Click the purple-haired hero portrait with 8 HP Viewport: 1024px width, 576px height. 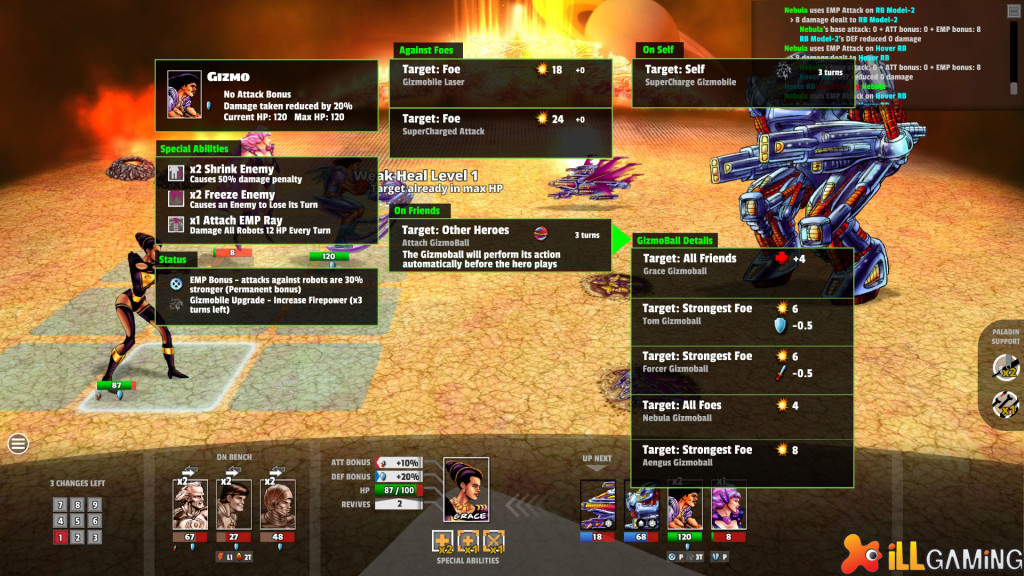click(728, 505)
